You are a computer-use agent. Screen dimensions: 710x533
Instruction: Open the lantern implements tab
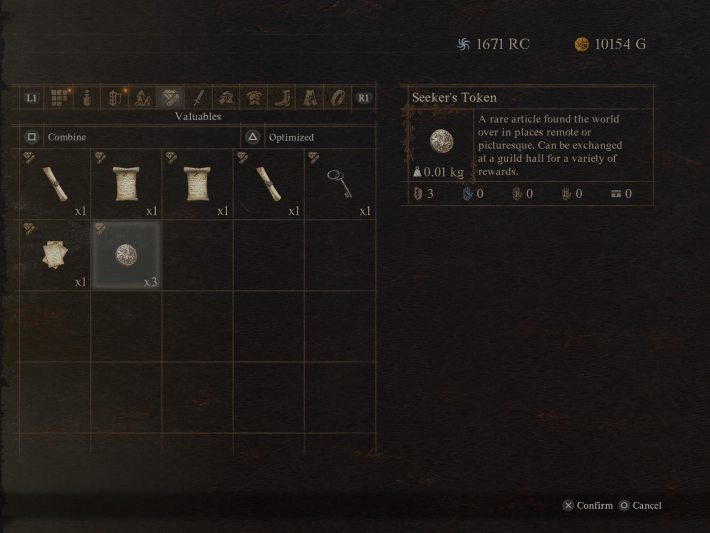pos(116,98)
